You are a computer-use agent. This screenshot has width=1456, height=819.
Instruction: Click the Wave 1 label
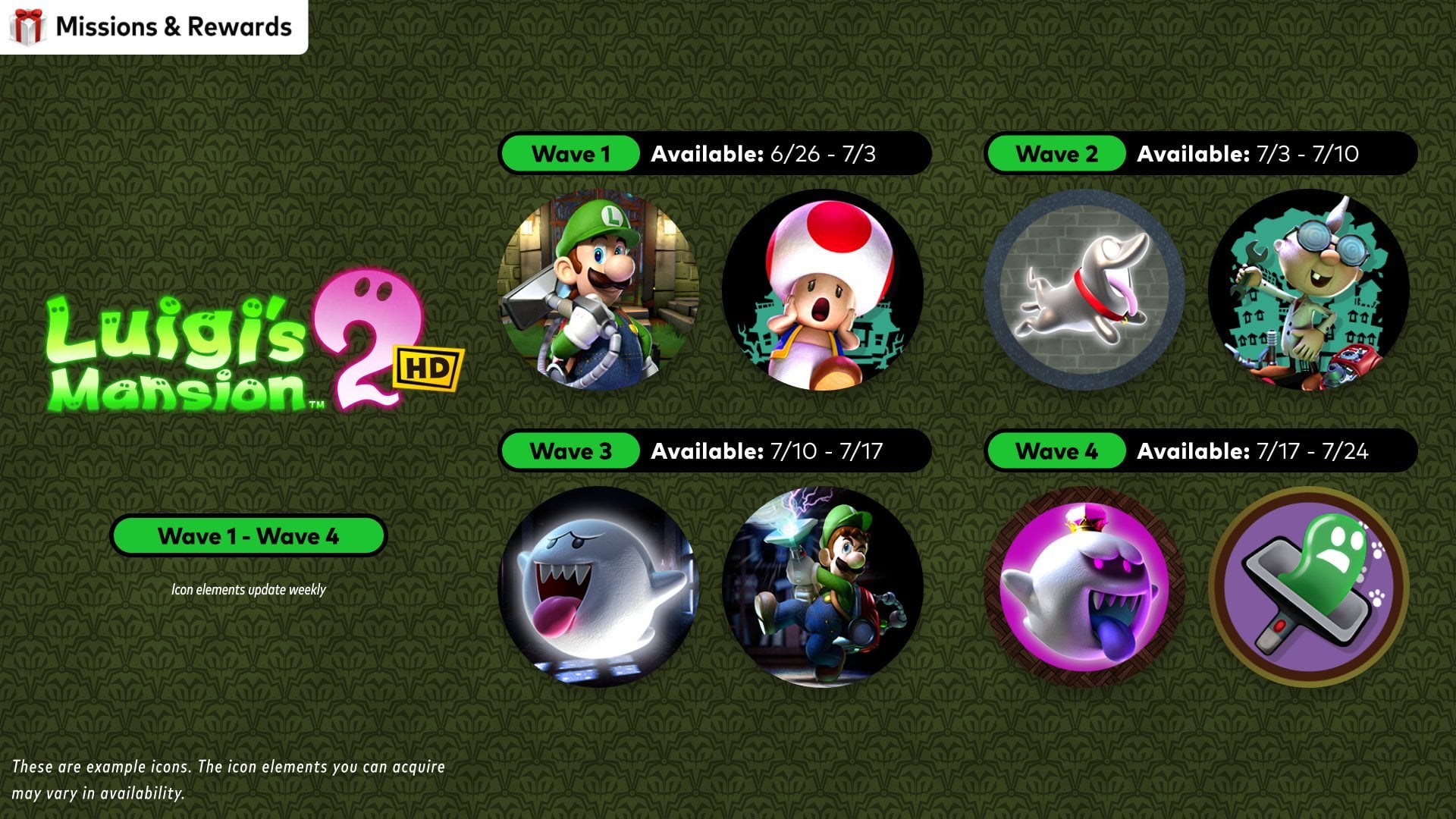coord(570,154)
